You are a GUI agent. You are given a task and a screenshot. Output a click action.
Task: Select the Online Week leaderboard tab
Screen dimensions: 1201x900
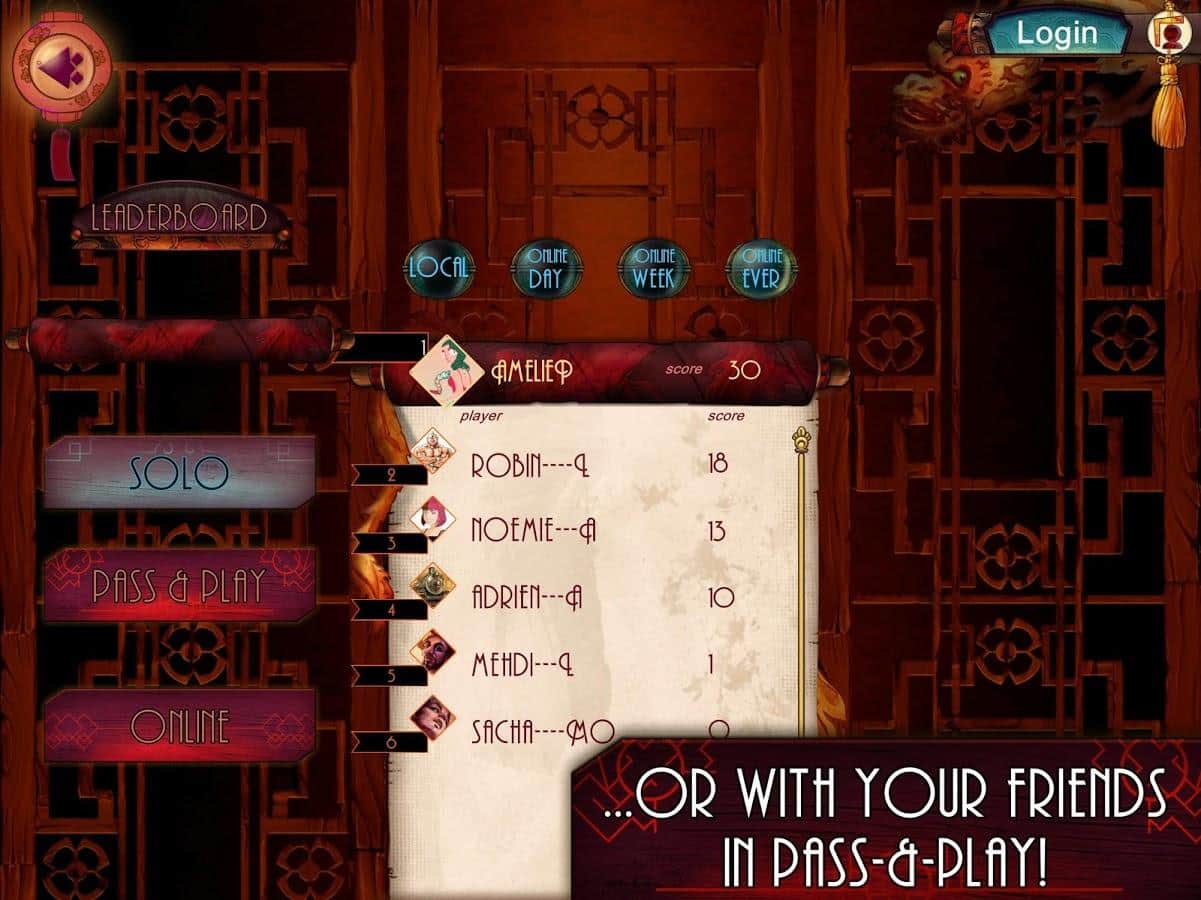tap(653, 268)
